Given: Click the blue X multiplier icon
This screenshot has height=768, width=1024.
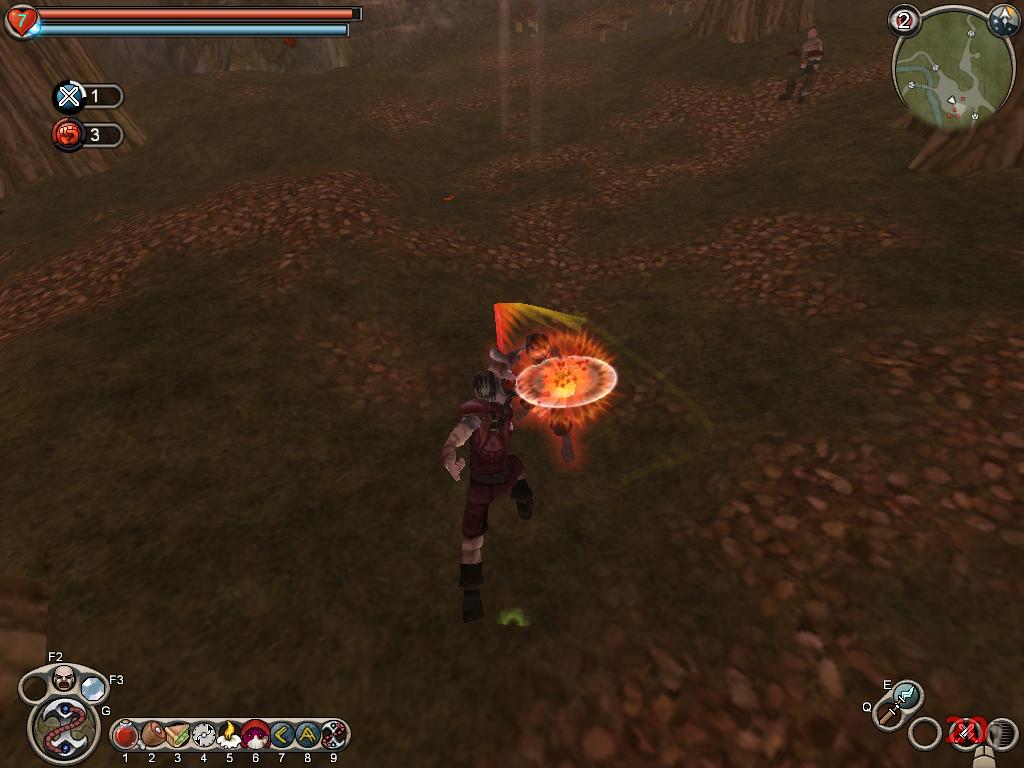Looking at the screenshot, I should [x=69, y=96].
